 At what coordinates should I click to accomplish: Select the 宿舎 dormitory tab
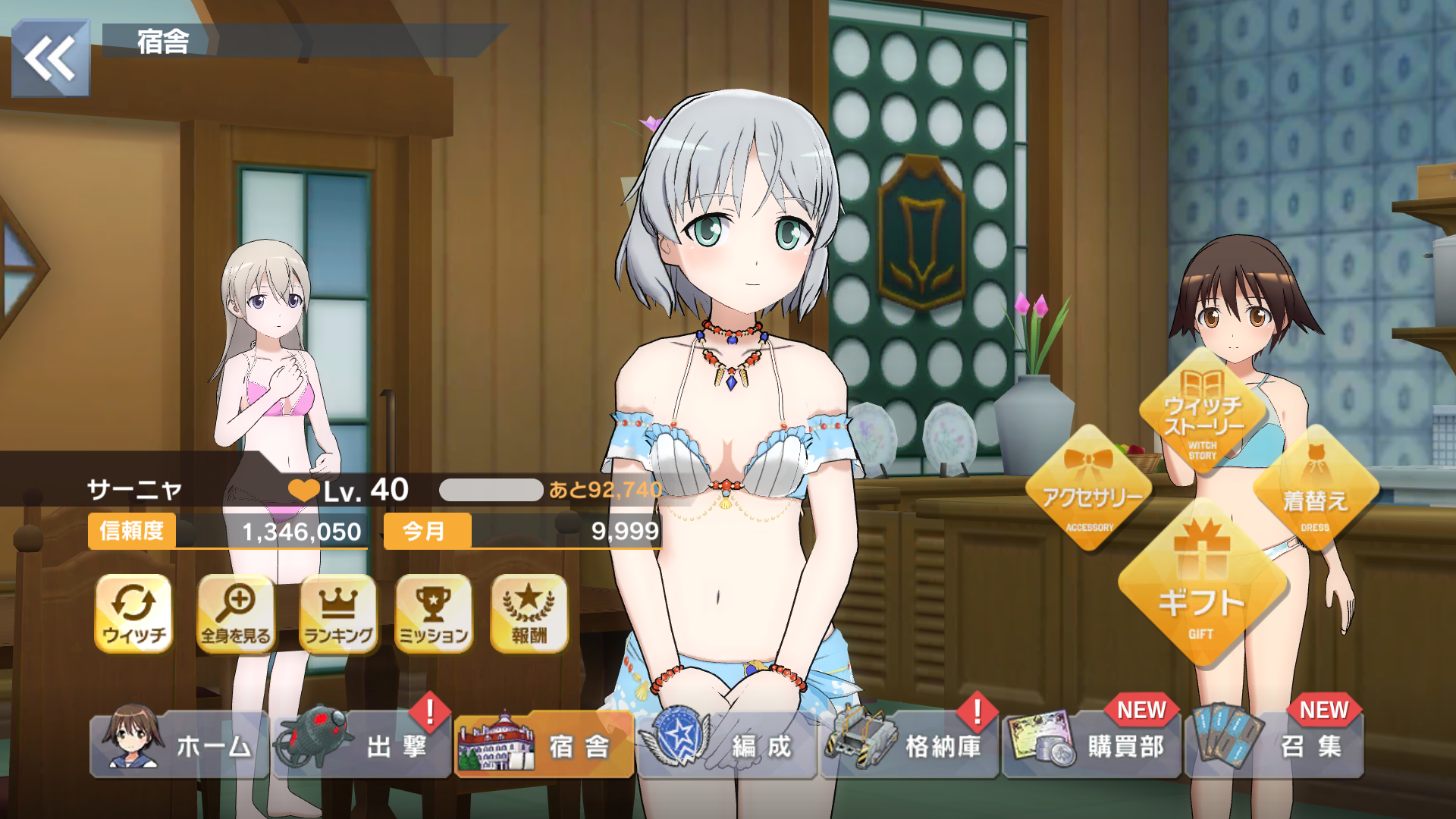tap(544, 745)
